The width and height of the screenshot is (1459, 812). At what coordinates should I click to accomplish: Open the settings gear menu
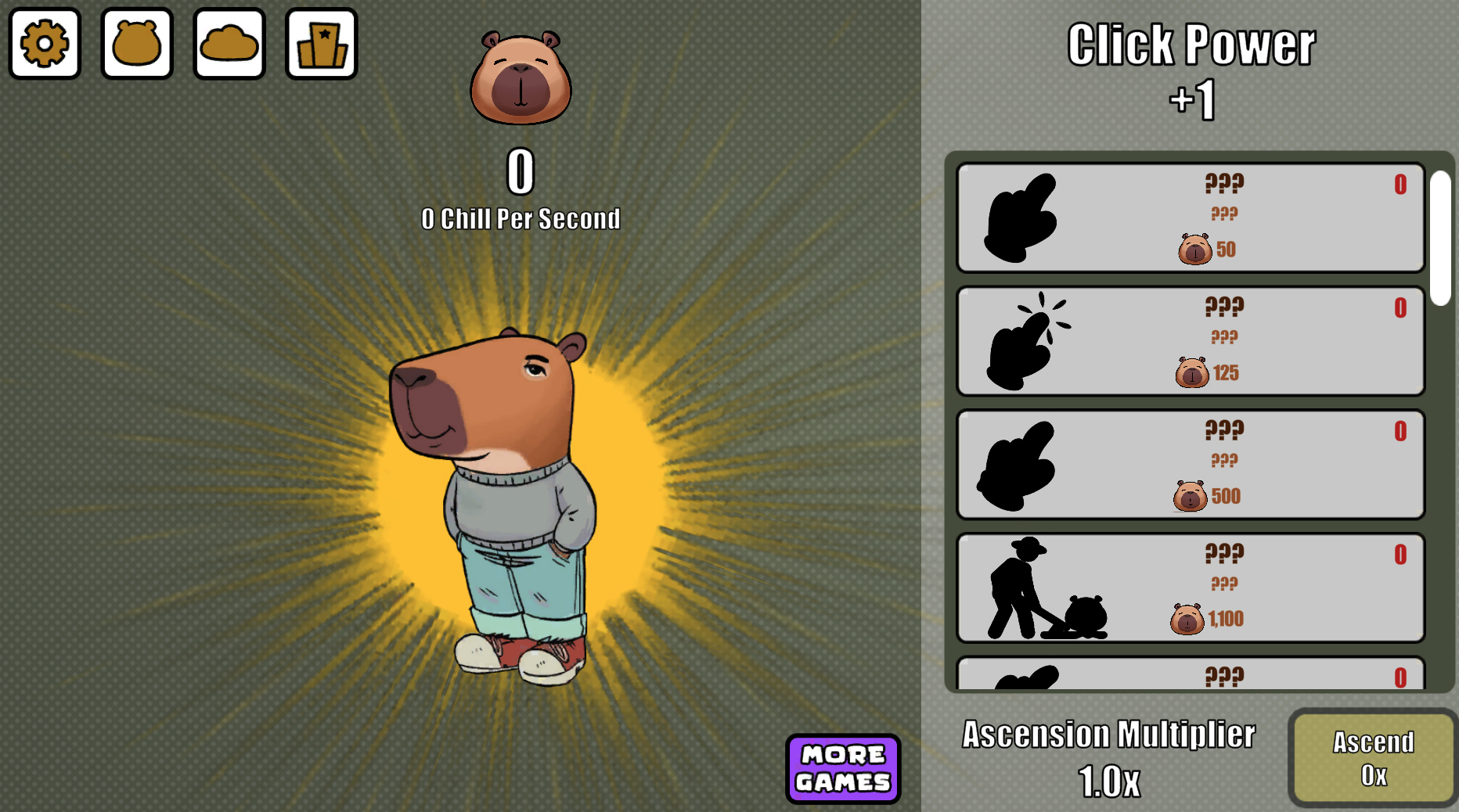pos(45,43)
